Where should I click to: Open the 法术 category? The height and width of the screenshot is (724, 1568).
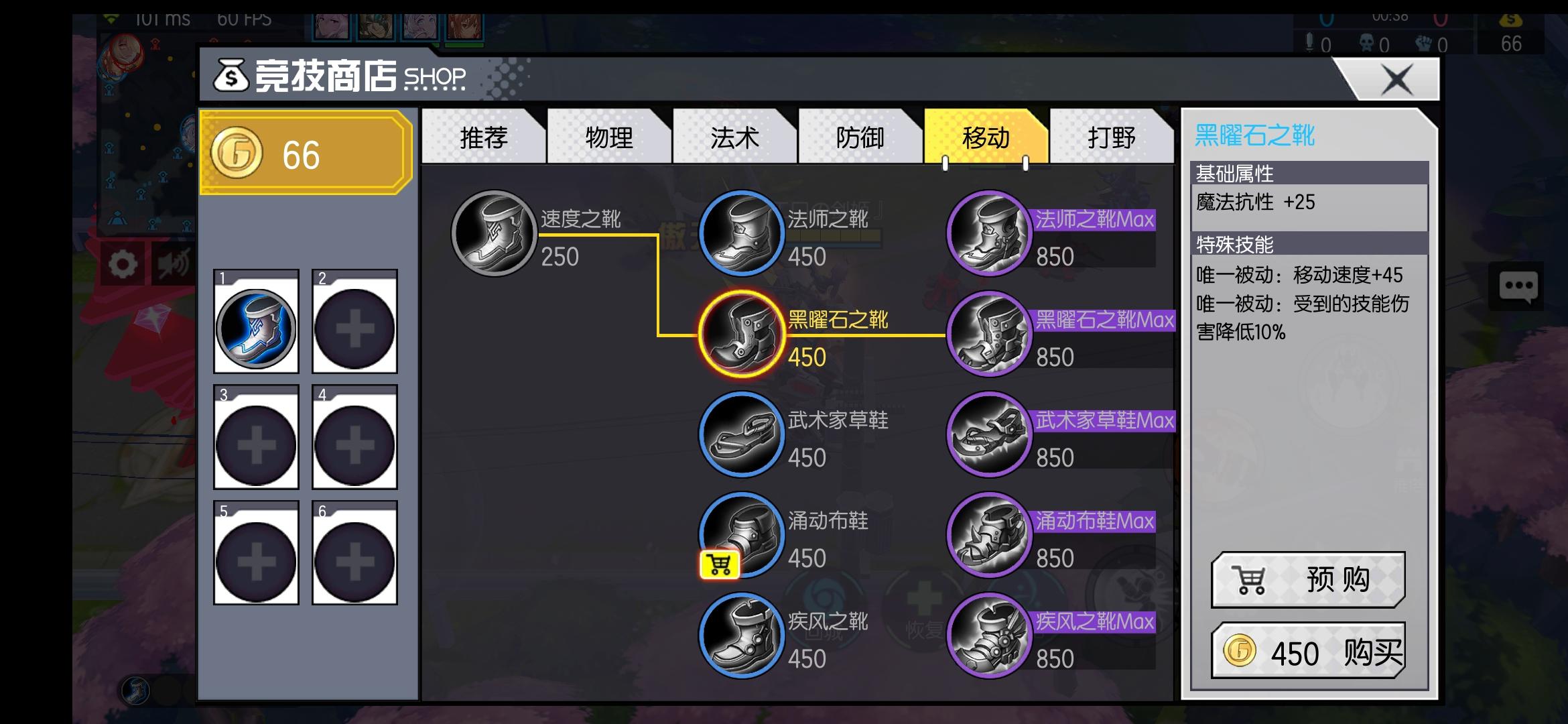click(x=733, y=139)
